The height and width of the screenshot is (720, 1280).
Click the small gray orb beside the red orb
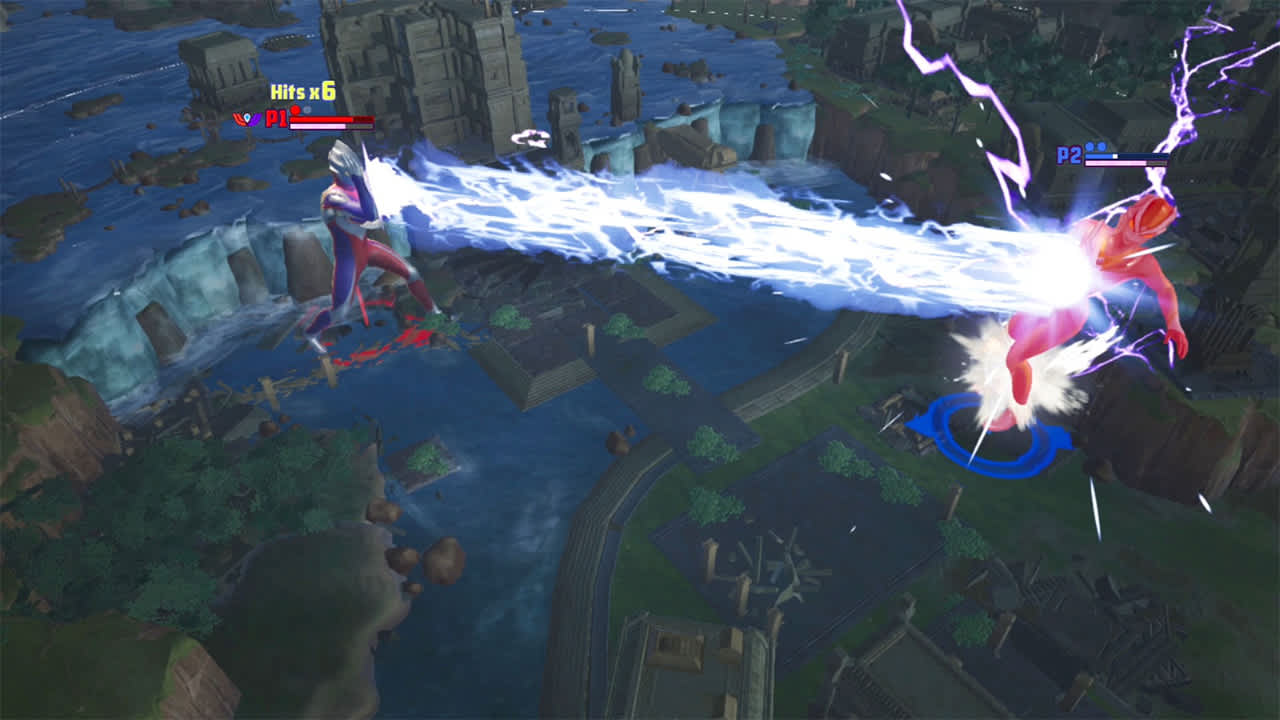pyautogui.click(x=306, y=110)
